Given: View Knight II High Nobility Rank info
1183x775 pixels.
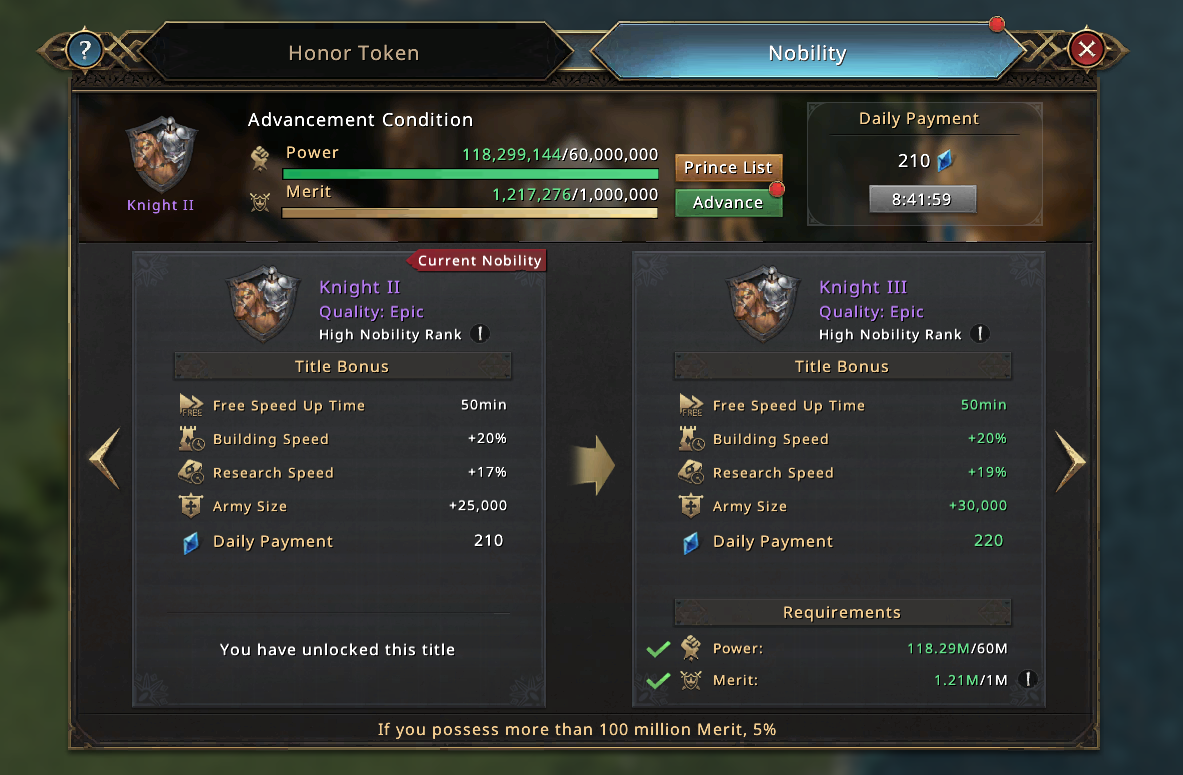Looking at the screenshot, I should 480,334.
